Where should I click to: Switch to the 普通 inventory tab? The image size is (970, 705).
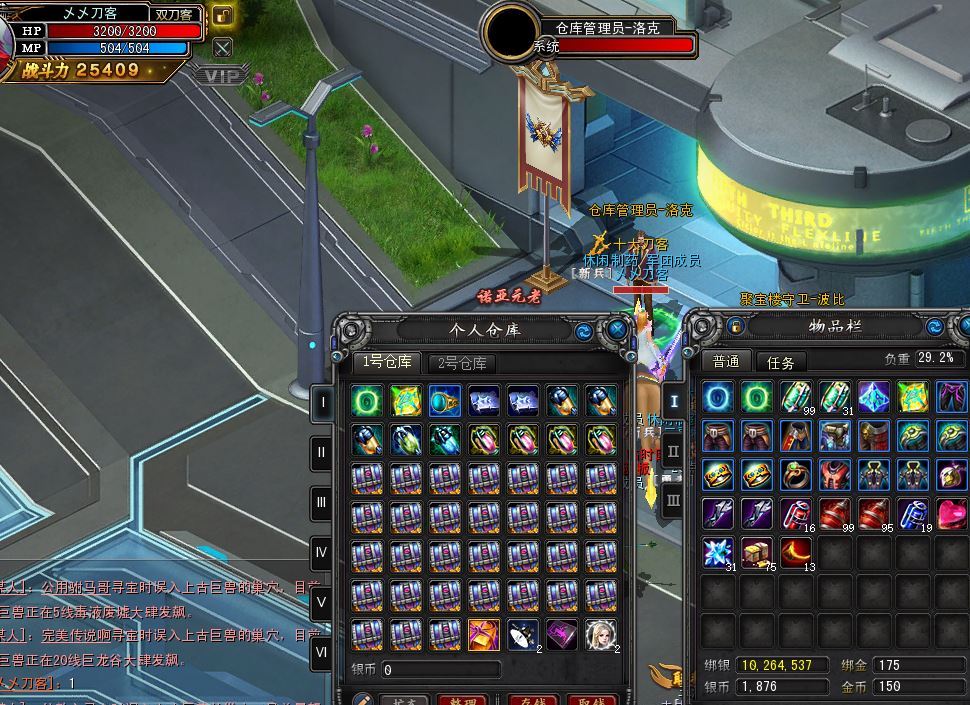(x=726, y=361)
